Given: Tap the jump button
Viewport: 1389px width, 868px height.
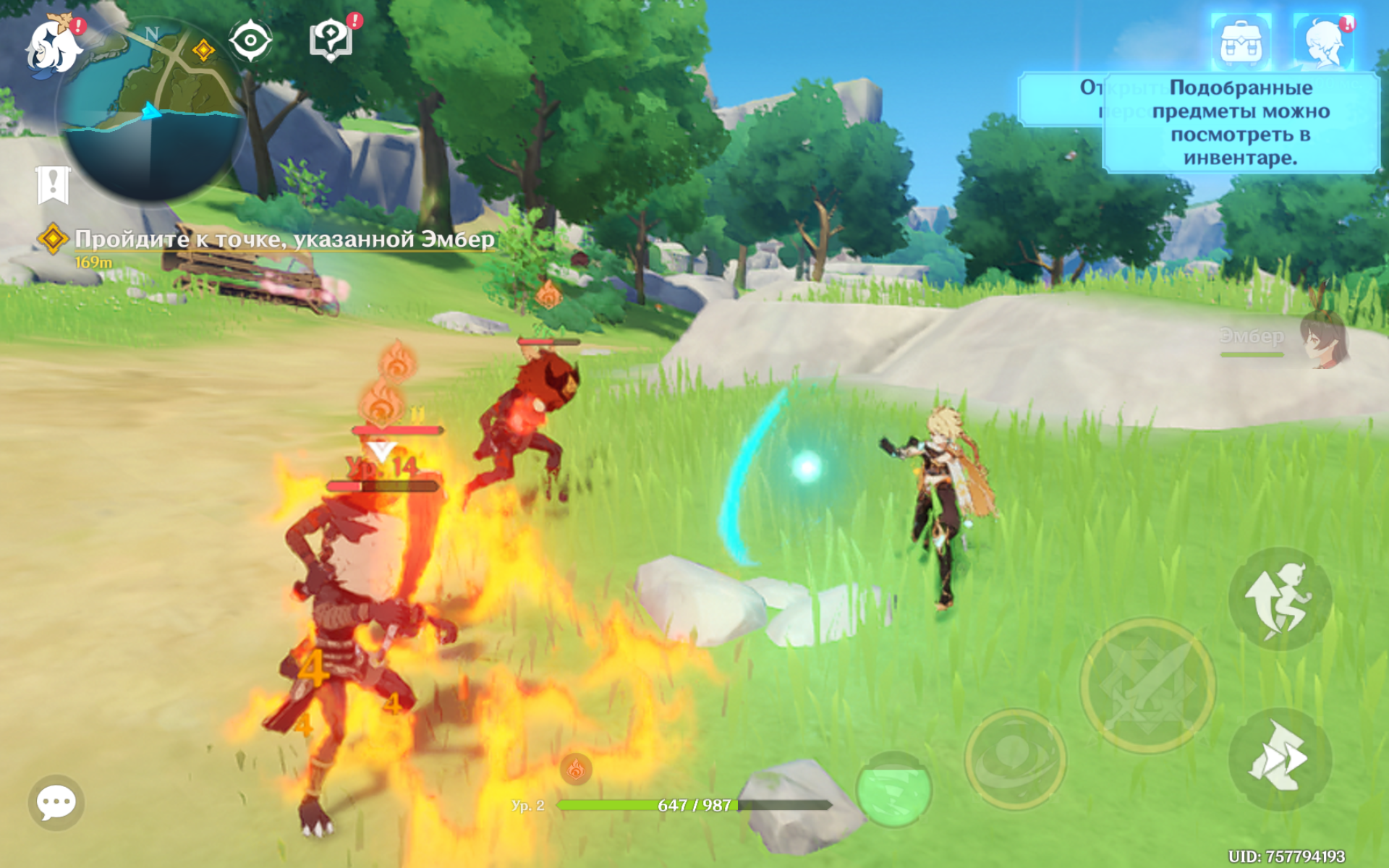Looking at the screenshot, I should pyautogui.click(x=1280, y=599).
